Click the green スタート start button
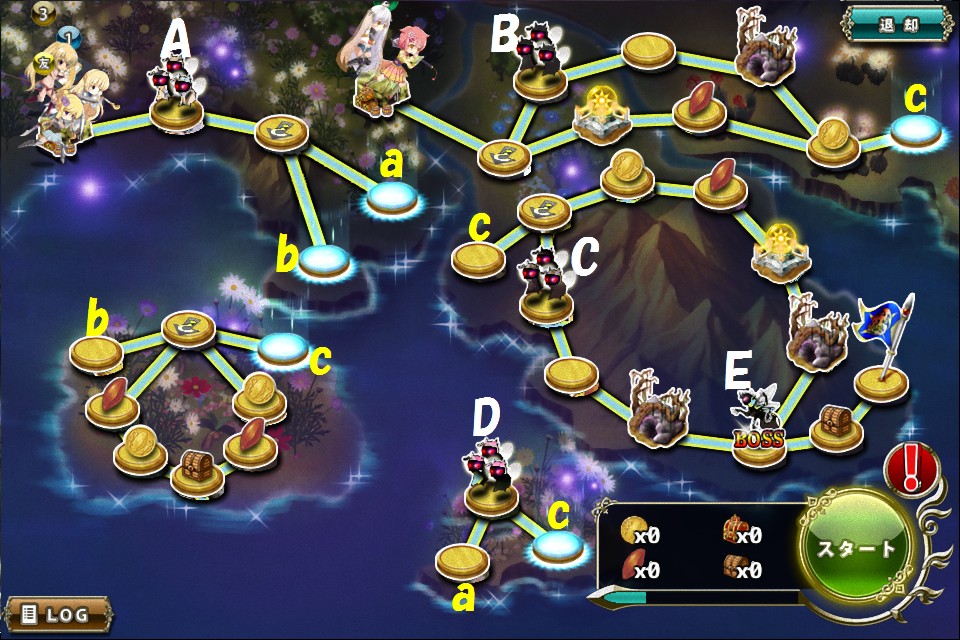The height and width of the screenshot is (640, 960). pyautogui.click(x=858, y=548)
